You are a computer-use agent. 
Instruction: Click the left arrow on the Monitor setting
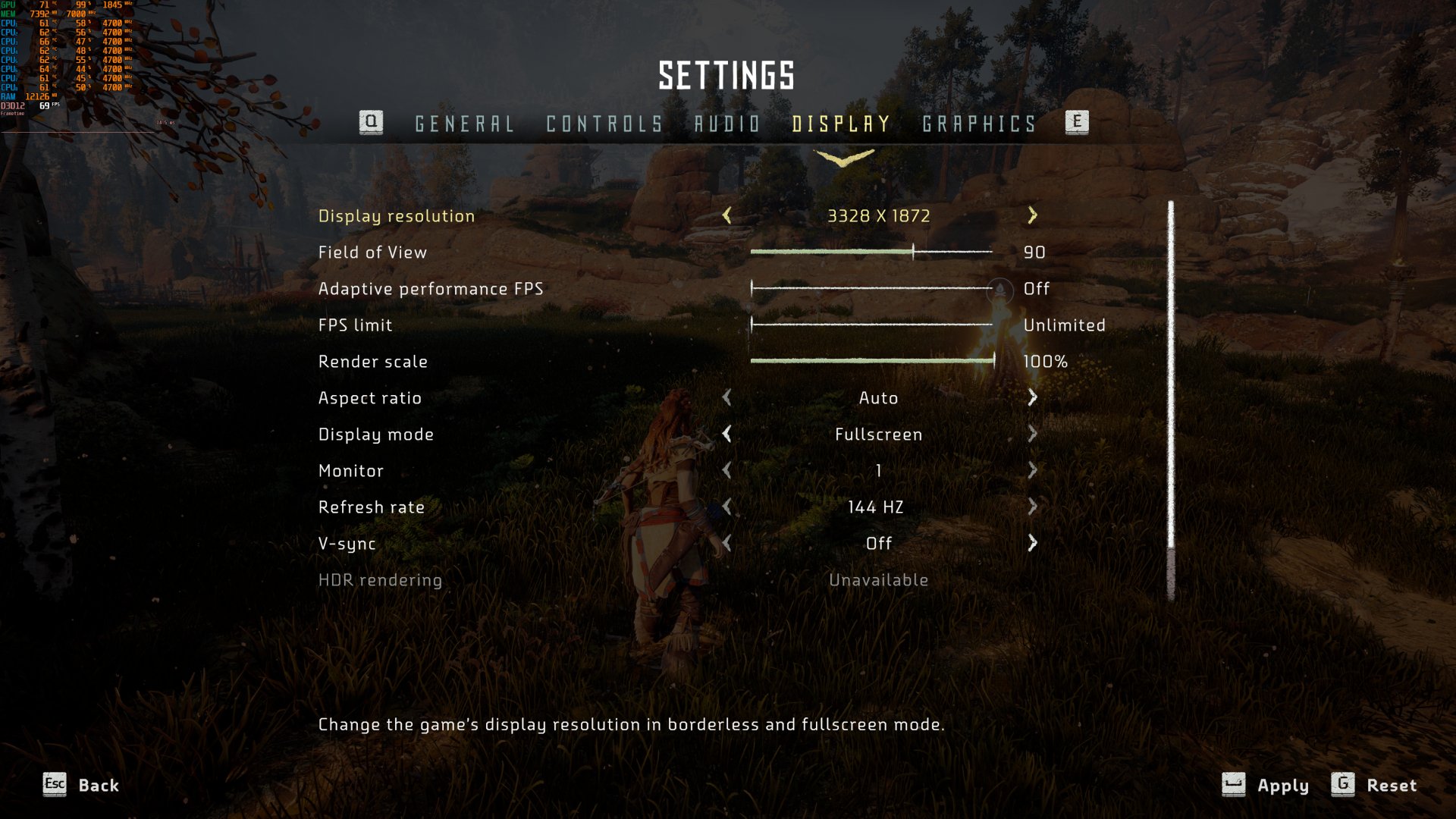[727, 471]
